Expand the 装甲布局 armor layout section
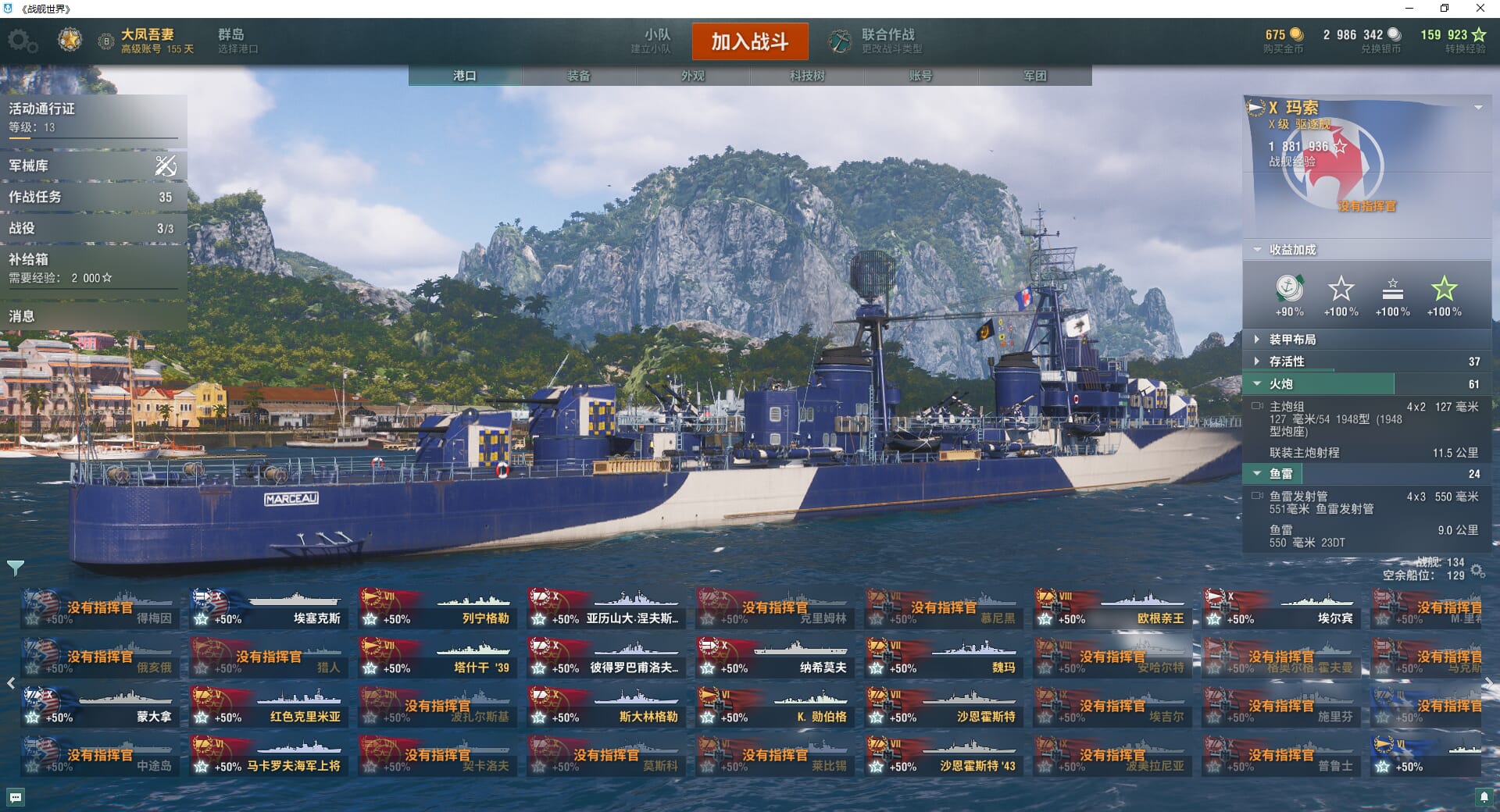Image resolution: width=1500 pixels, height=812 pixels. [1292, 340]
